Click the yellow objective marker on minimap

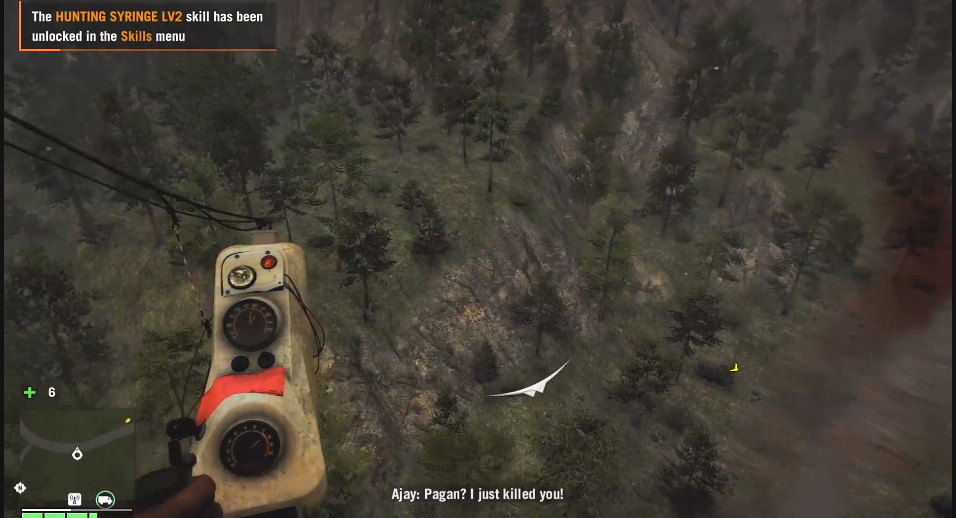(127, 421)
